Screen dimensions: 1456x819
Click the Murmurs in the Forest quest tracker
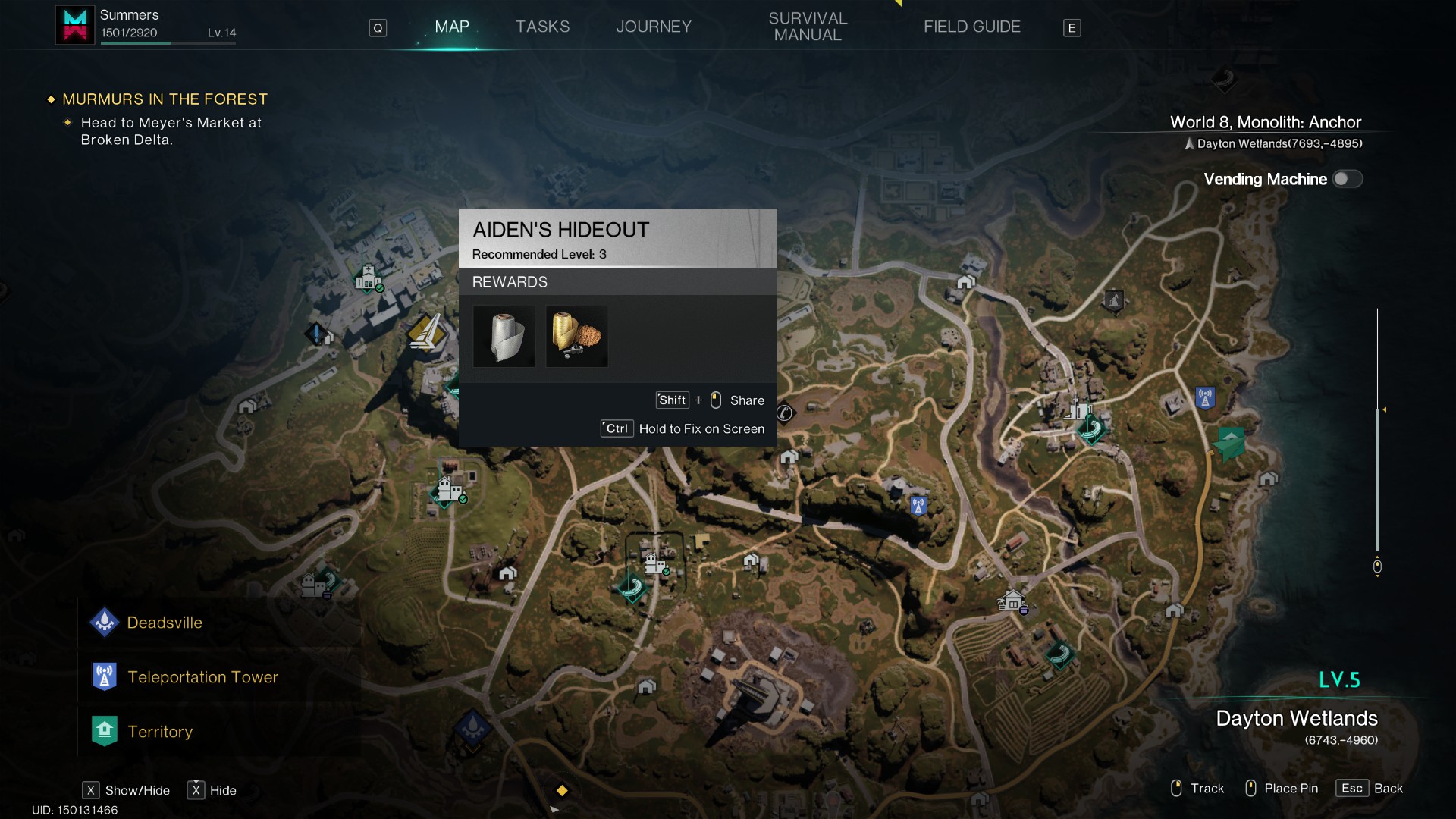(x=165, y=99)
